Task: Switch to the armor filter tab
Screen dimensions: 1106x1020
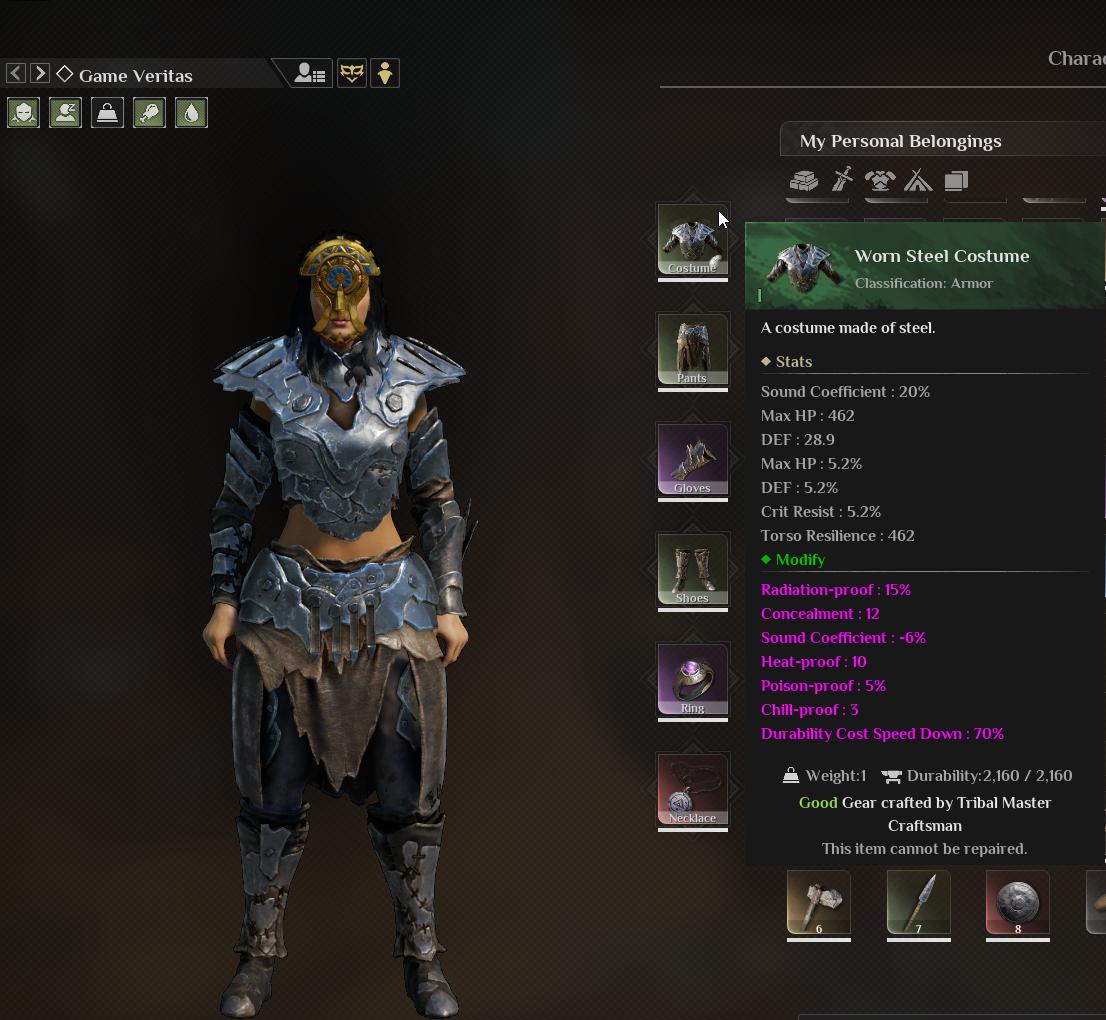Action: [x=880, y=181]
